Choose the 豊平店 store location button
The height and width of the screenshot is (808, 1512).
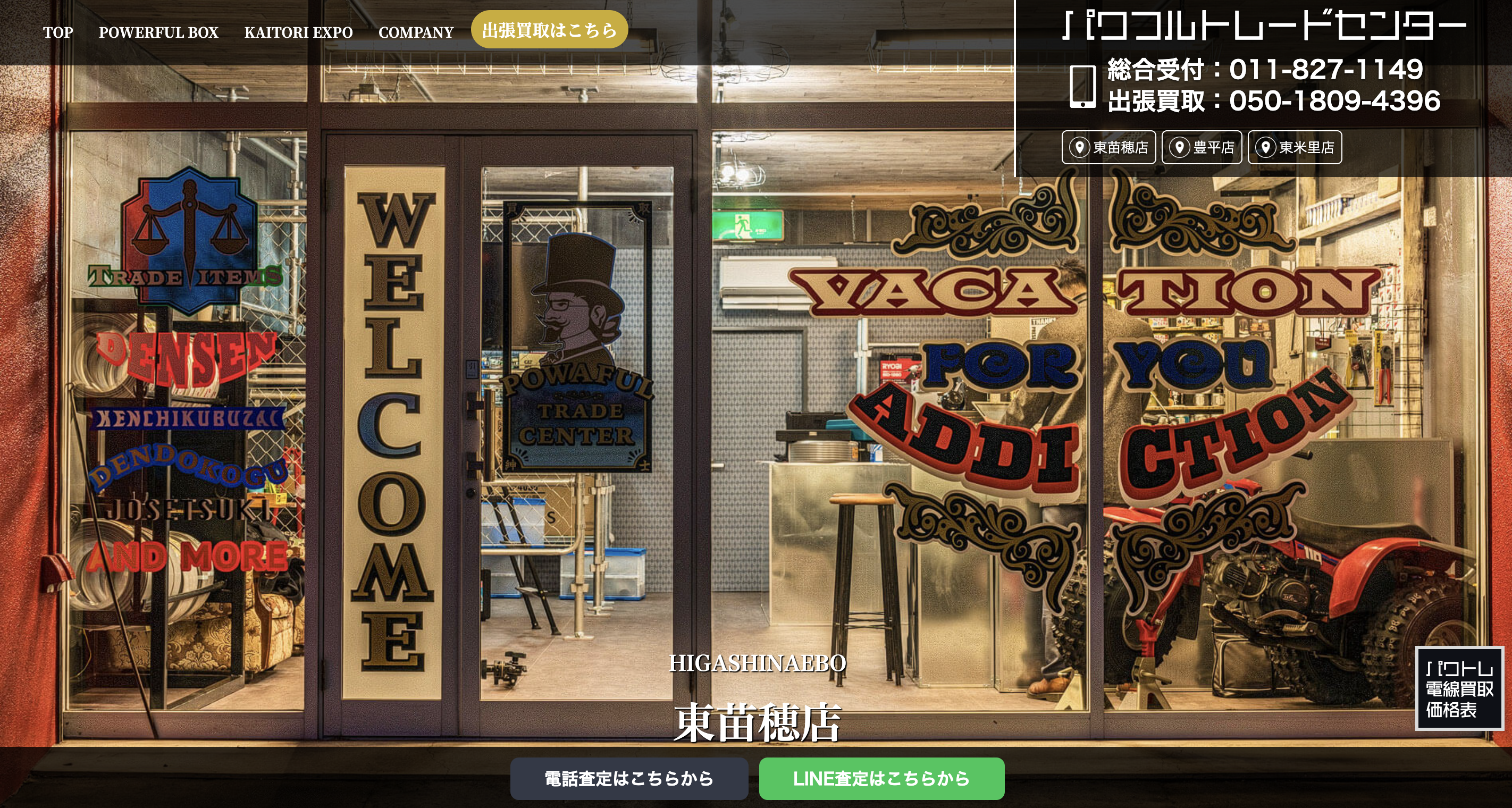[1202, 147]
